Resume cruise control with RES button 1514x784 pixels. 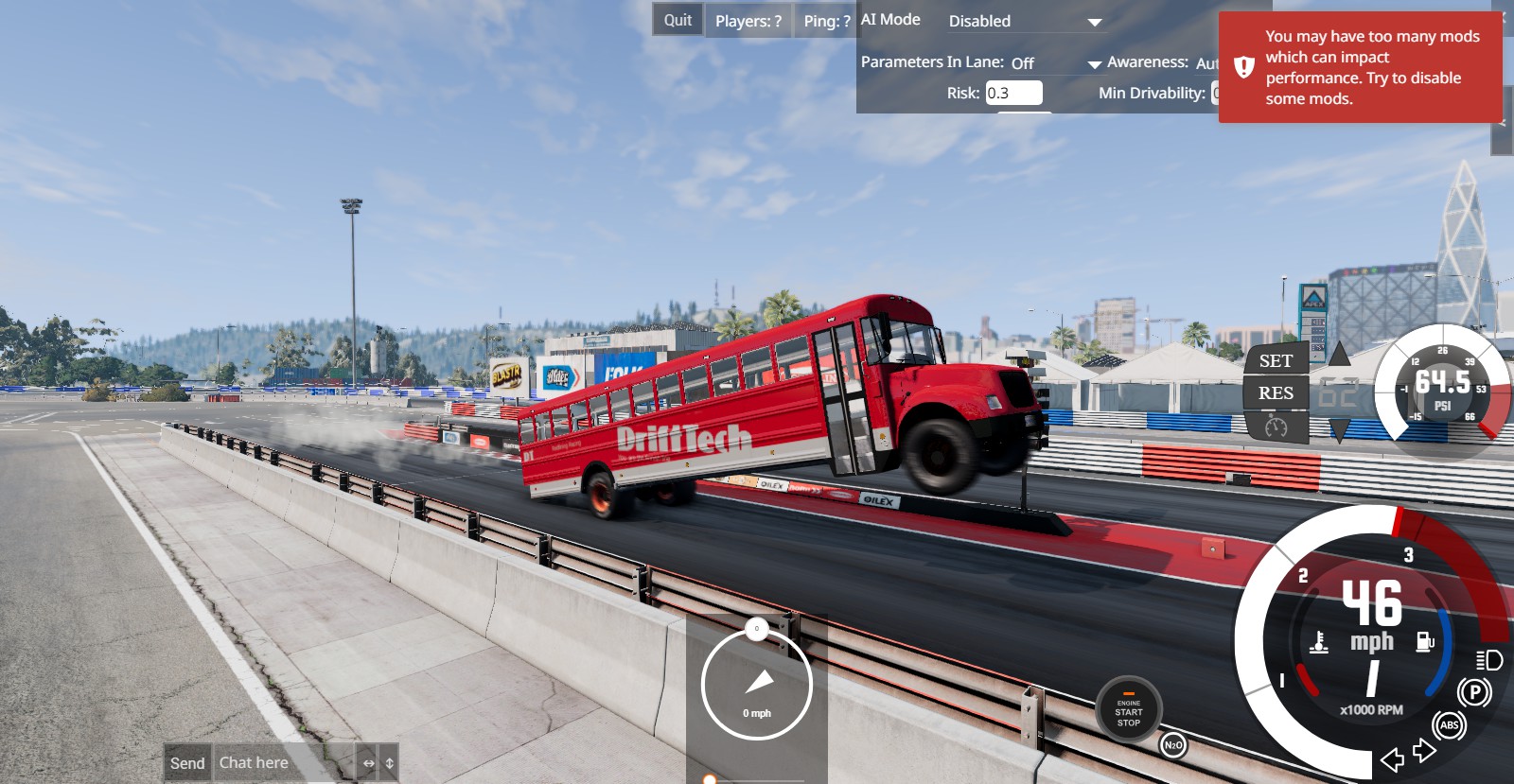coord(1275,393)
